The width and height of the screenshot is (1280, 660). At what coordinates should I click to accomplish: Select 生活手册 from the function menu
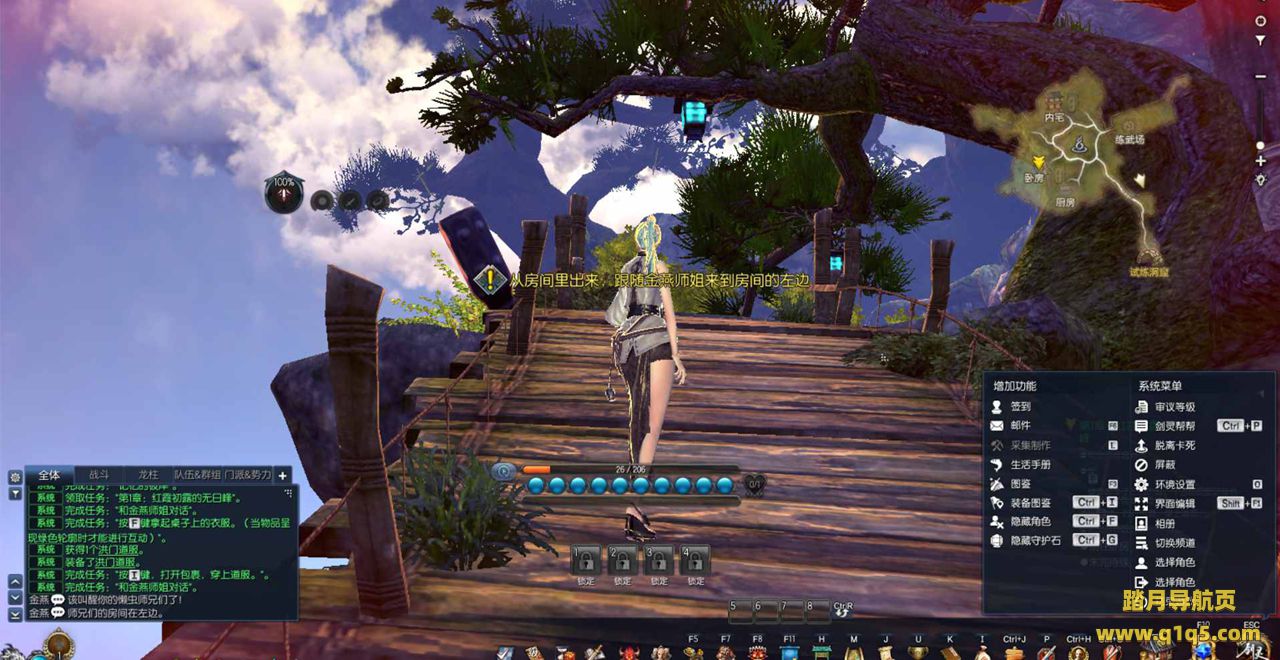pyautogui.click(x=1029, y=465)
